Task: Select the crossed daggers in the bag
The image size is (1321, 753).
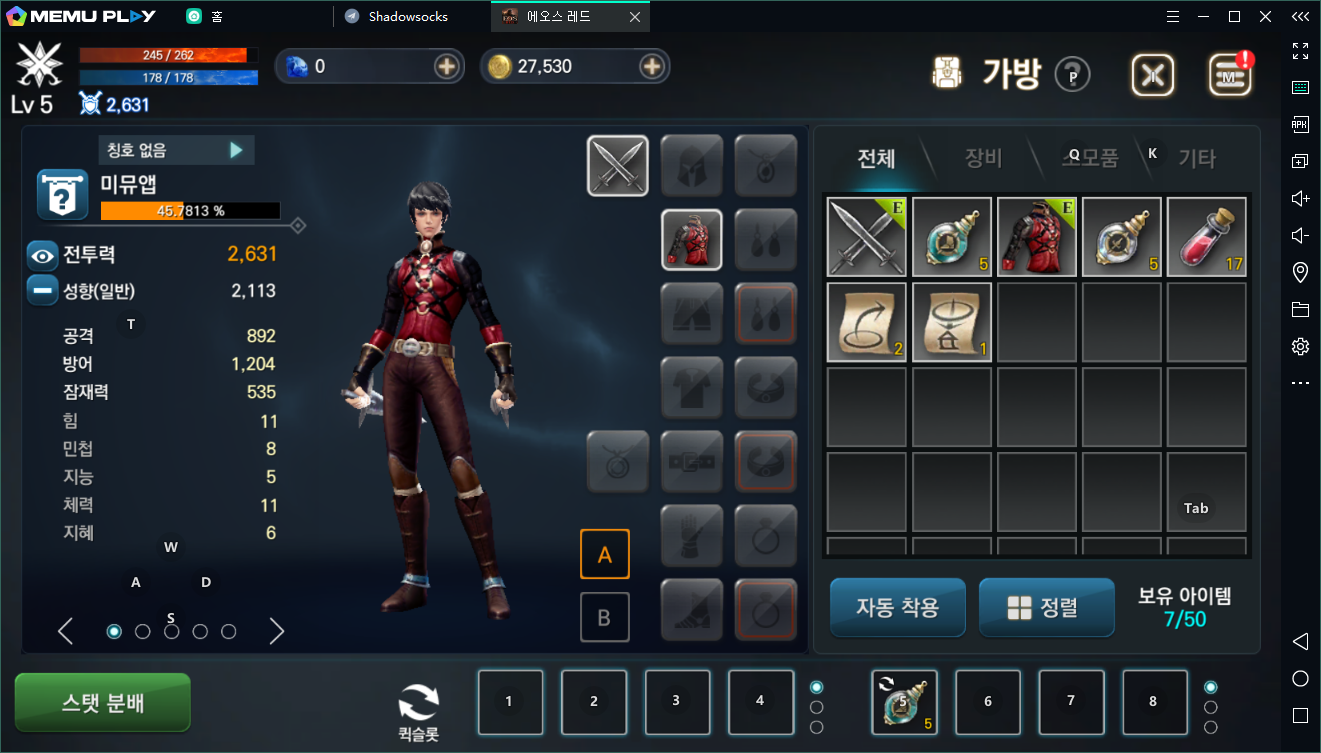Action: coord(867,237)
